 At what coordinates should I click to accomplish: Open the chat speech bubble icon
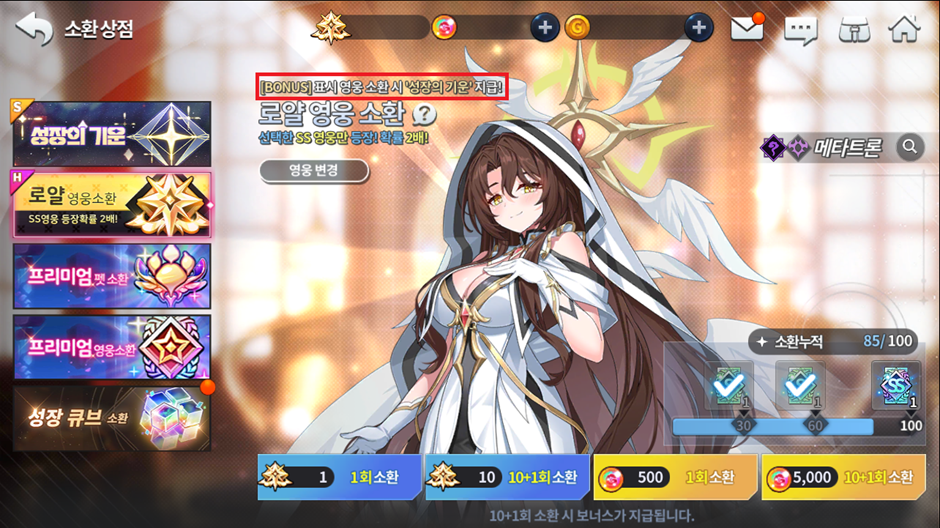click(800, 29)
